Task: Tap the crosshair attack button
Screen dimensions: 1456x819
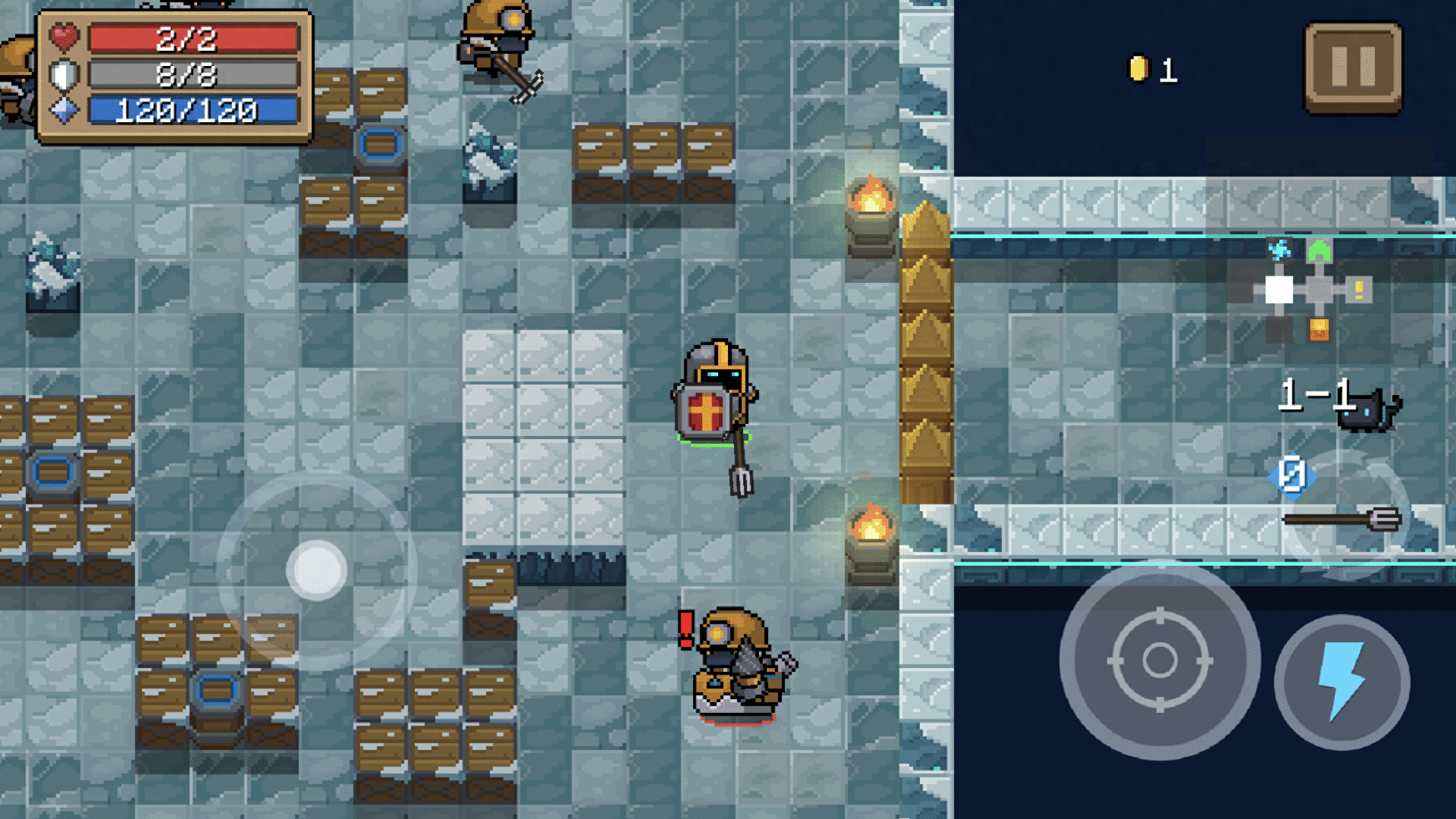Action: click(x=1160, y=660)
